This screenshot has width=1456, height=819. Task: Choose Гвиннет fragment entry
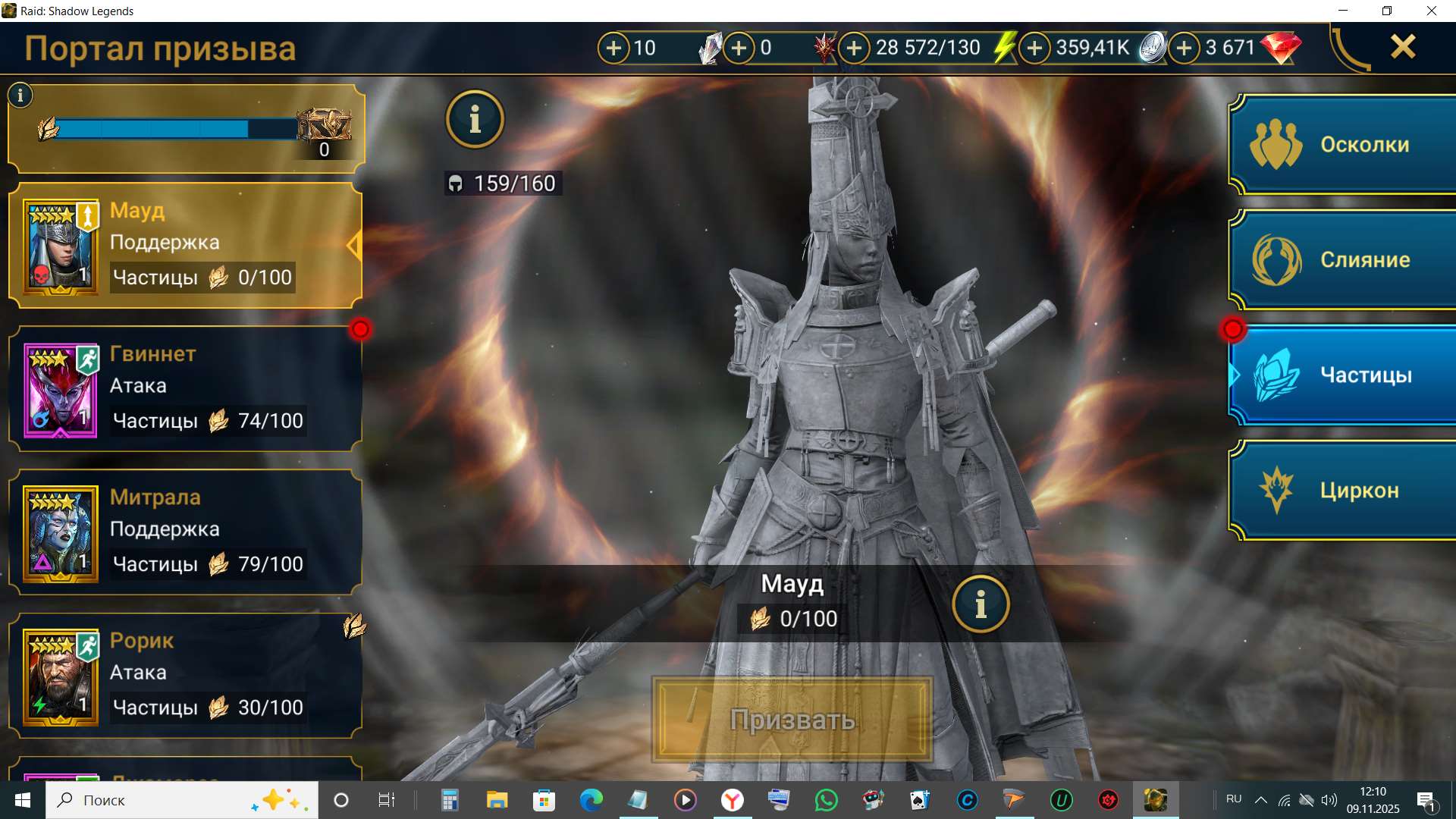(x=185, y=388)
